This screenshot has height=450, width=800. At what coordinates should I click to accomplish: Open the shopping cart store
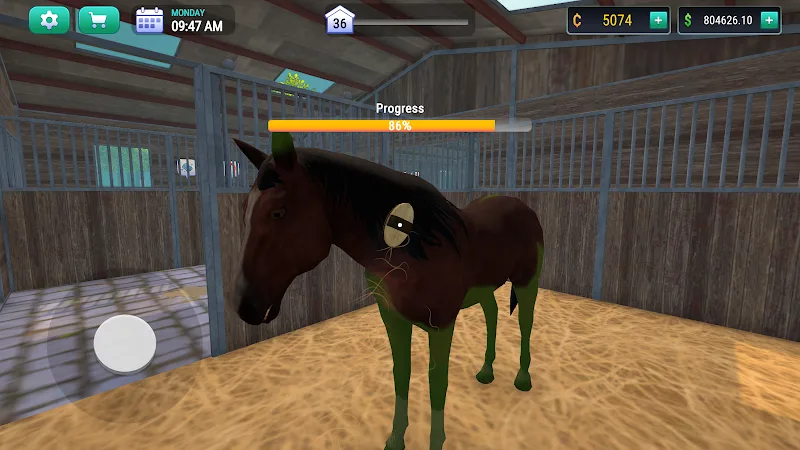pyautogui.click(x=99, y=20)
